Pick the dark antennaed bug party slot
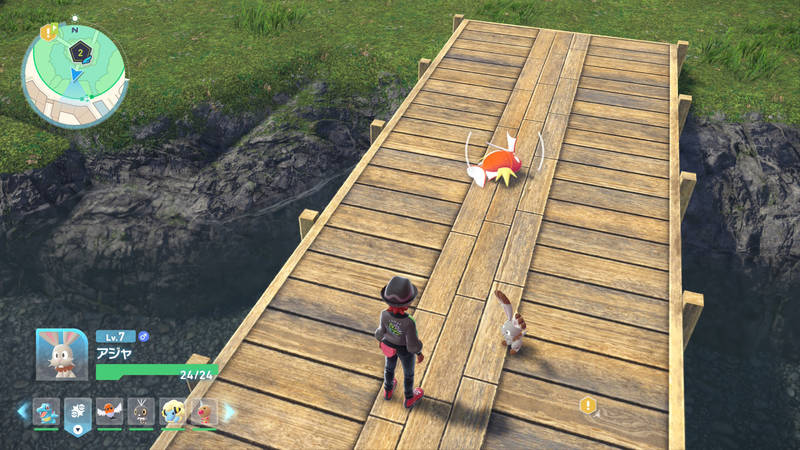The width and height of the screenshot is (800, 450). 142,410
